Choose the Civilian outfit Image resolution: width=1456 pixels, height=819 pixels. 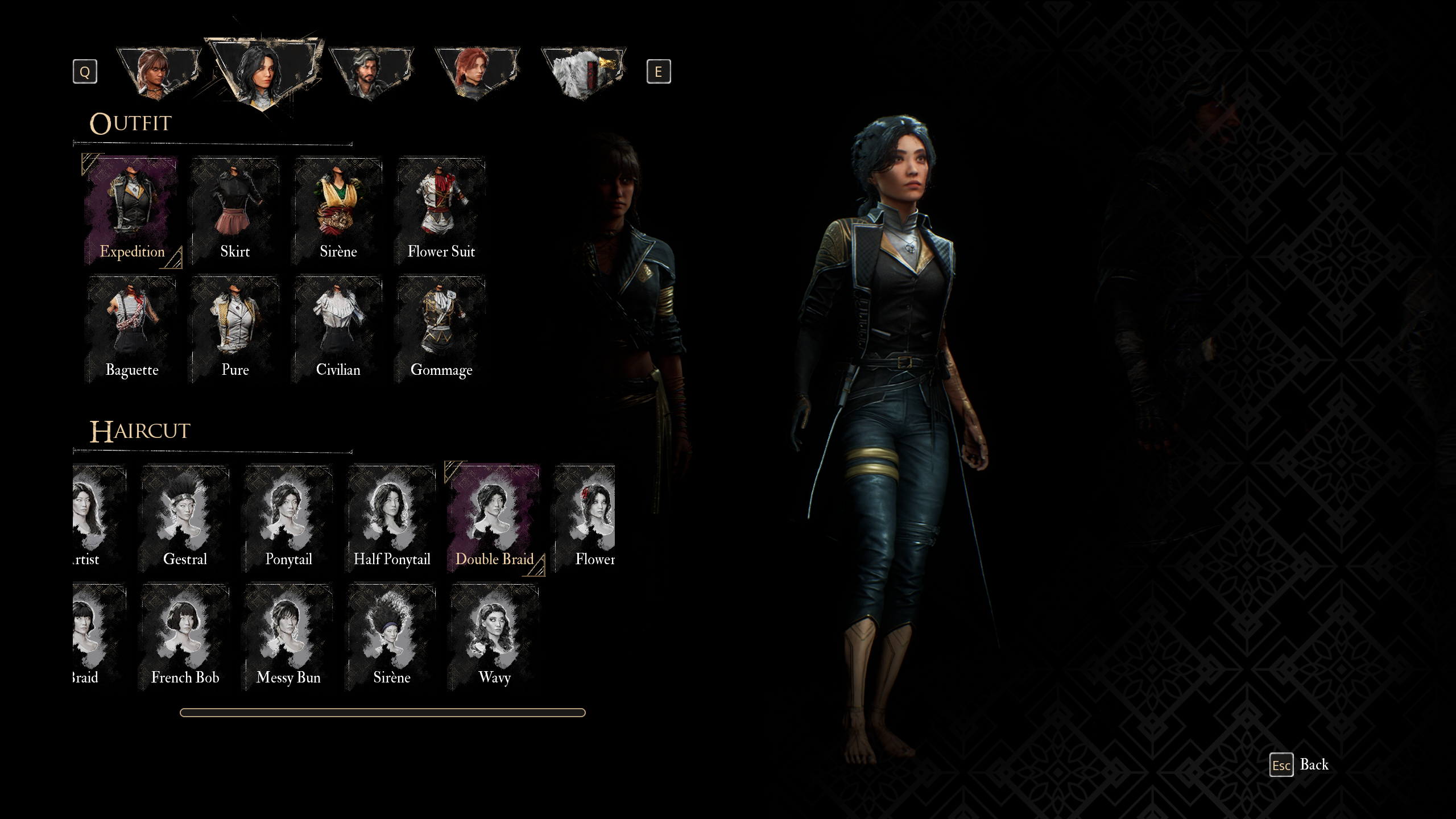338,329
